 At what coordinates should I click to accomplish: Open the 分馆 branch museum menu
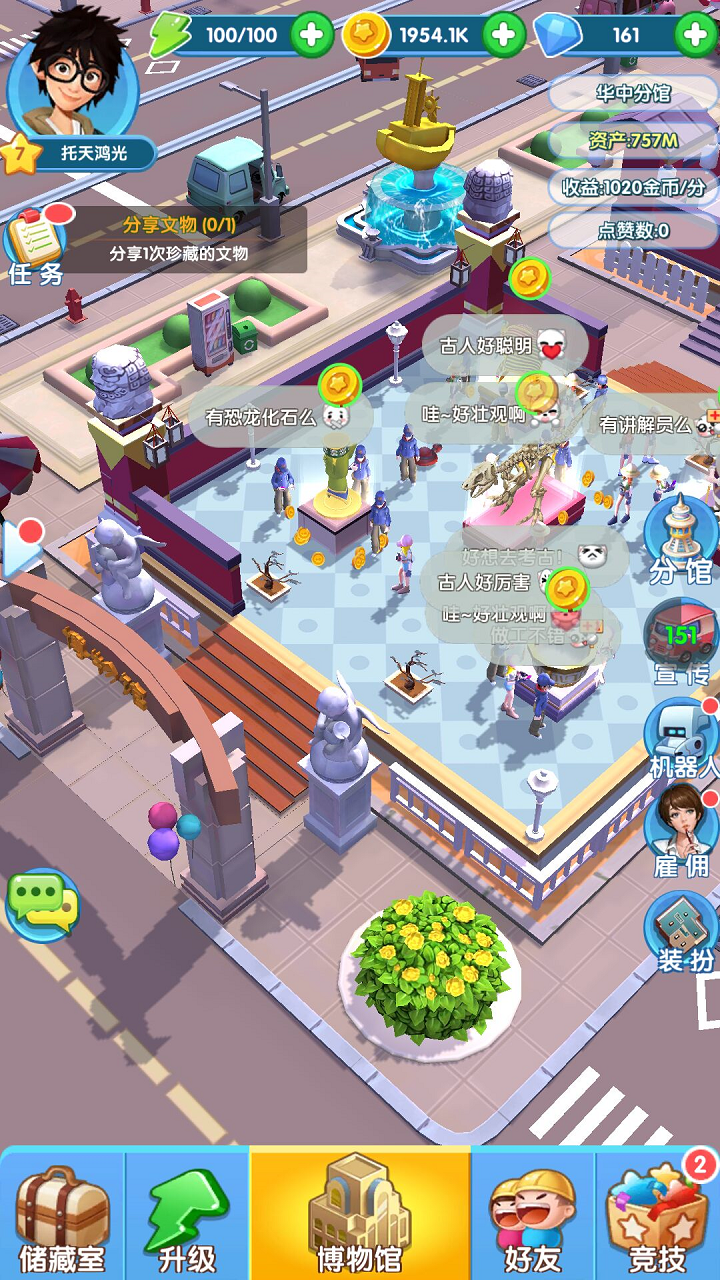681,540
